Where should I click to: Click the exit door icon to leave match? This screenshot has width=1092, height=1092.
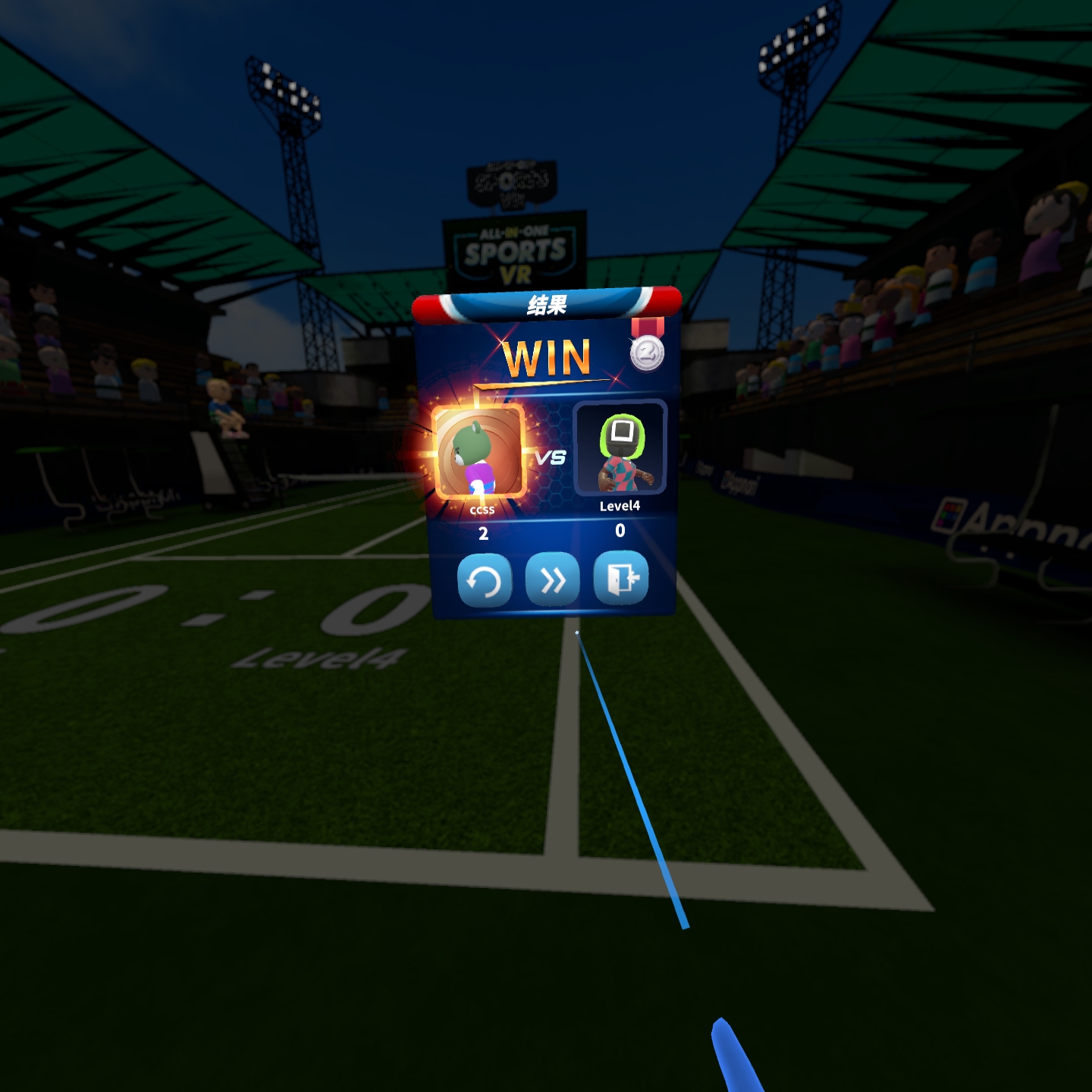point(620,579)
